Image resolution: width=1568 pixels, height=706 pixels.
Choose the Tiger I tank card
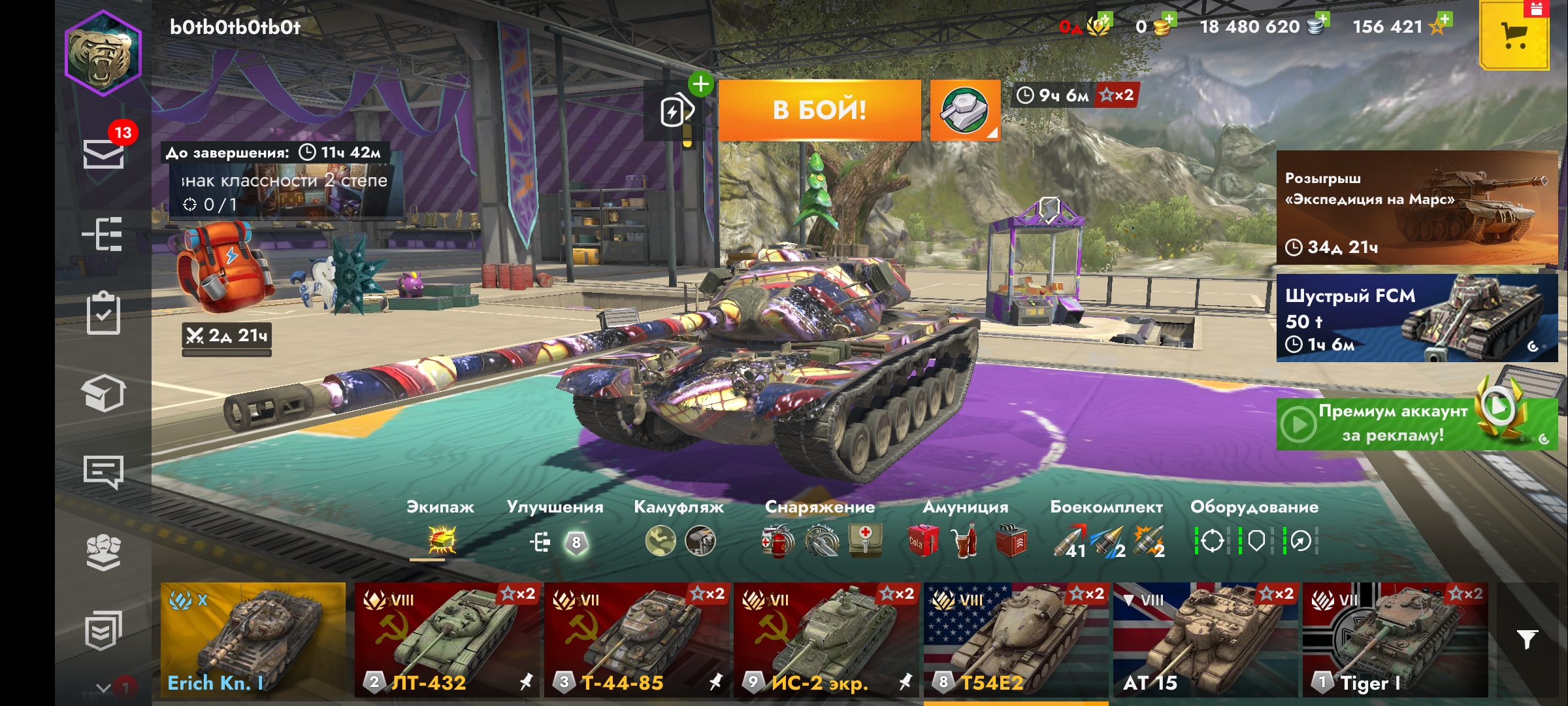pos(1395,639)
